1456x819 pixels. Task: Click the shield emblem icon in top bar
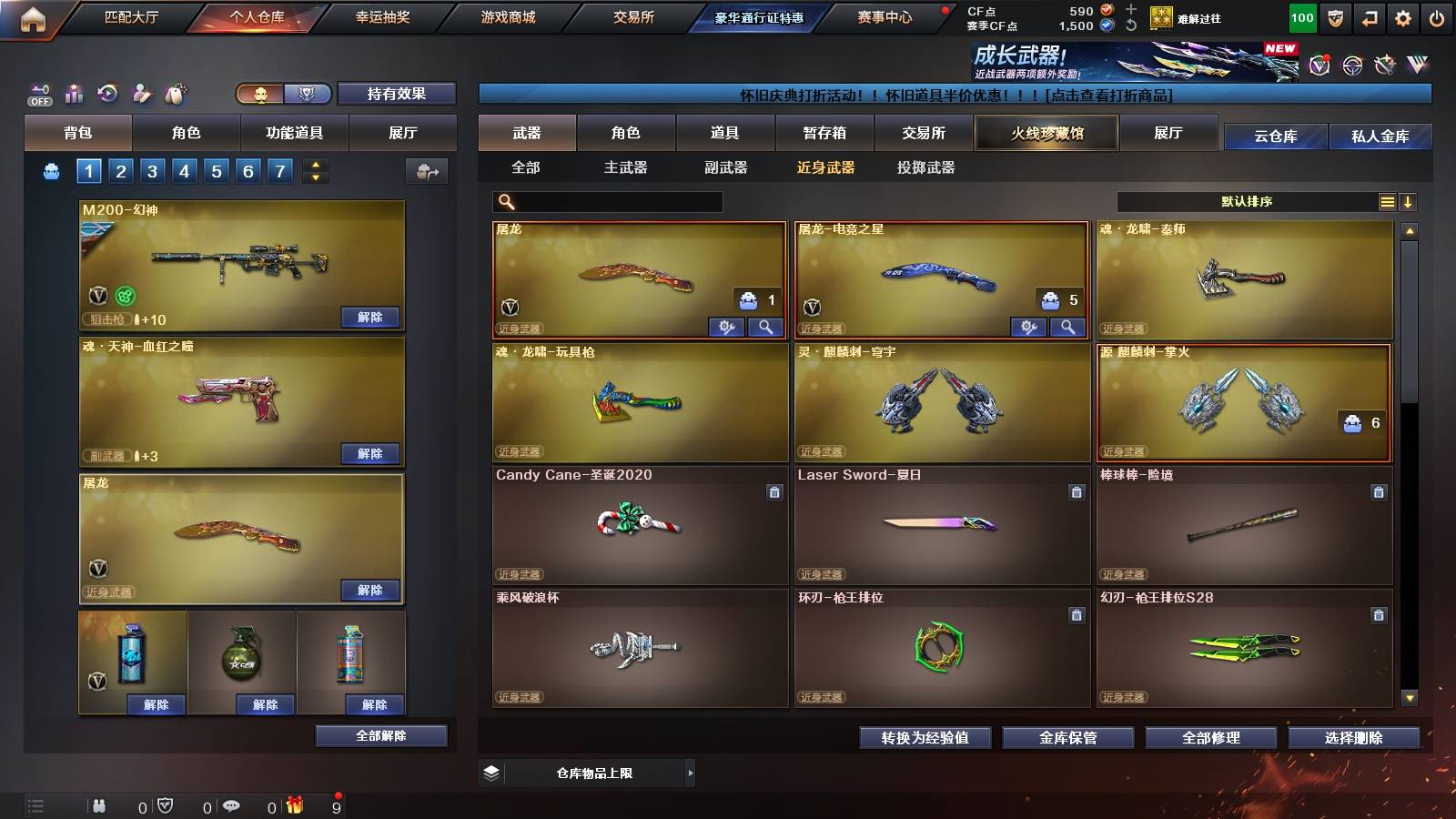[x=1334, y=19]
